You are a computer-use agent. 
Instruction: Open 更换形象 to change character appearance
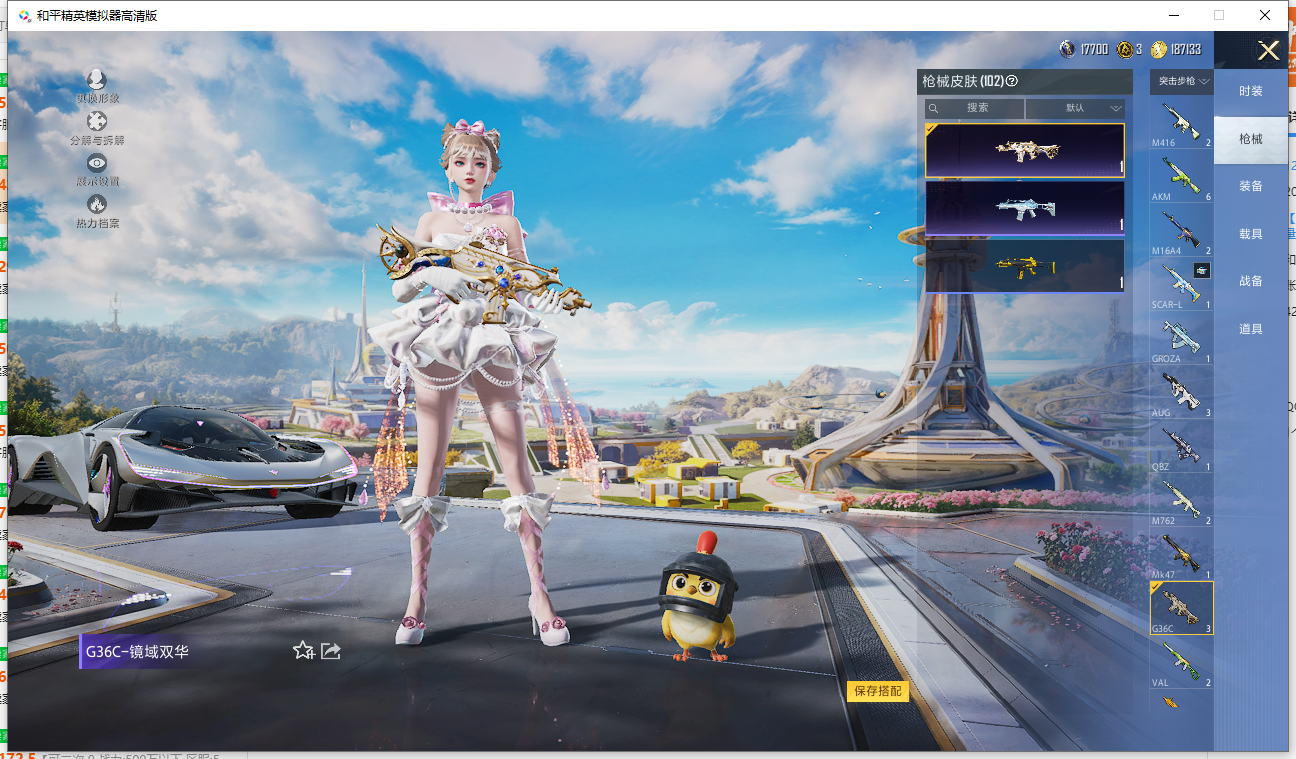[x=97, y=86]
